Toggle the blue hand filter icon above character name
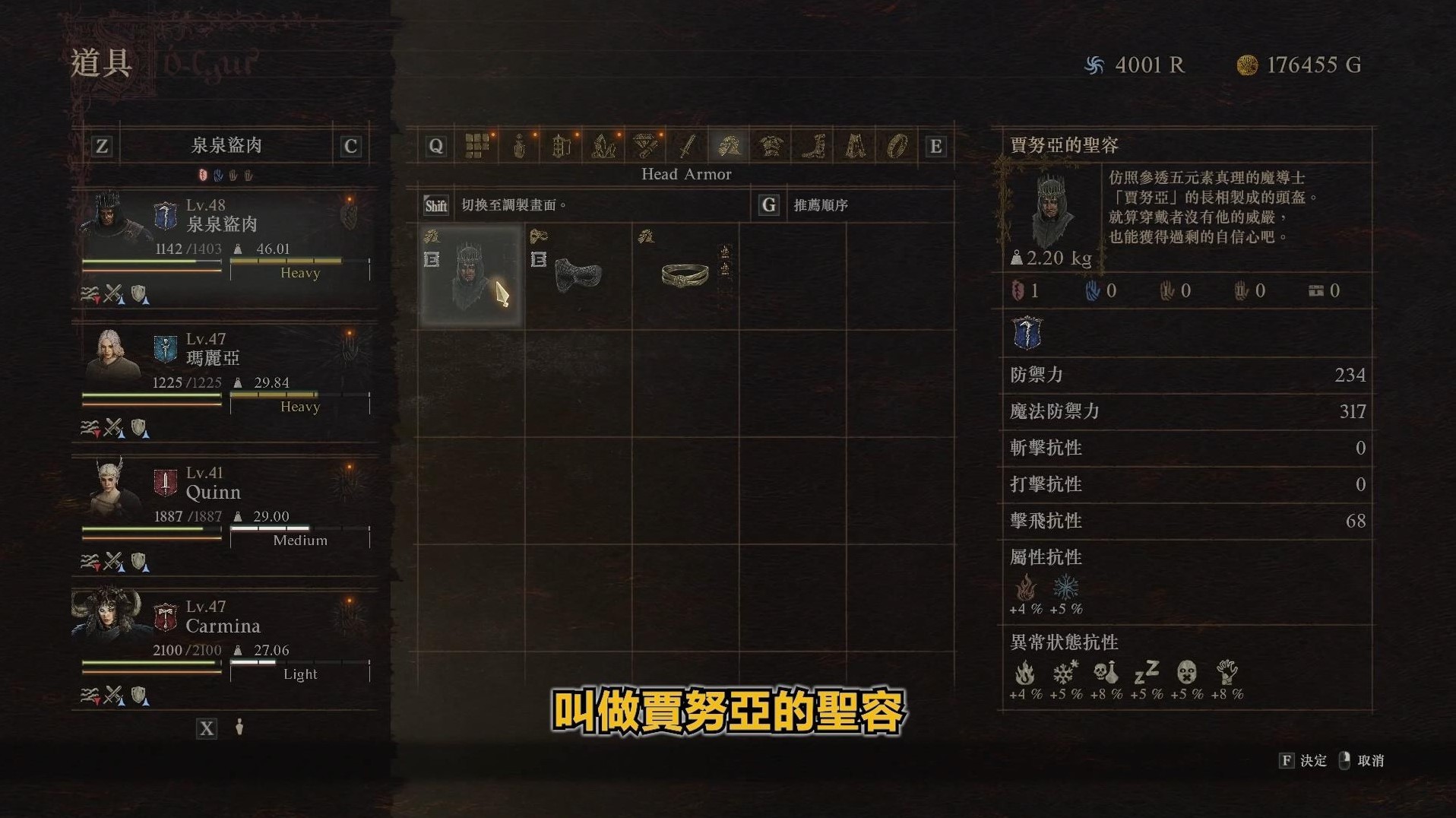The image size is (1456, 818). tap(218, 174)
